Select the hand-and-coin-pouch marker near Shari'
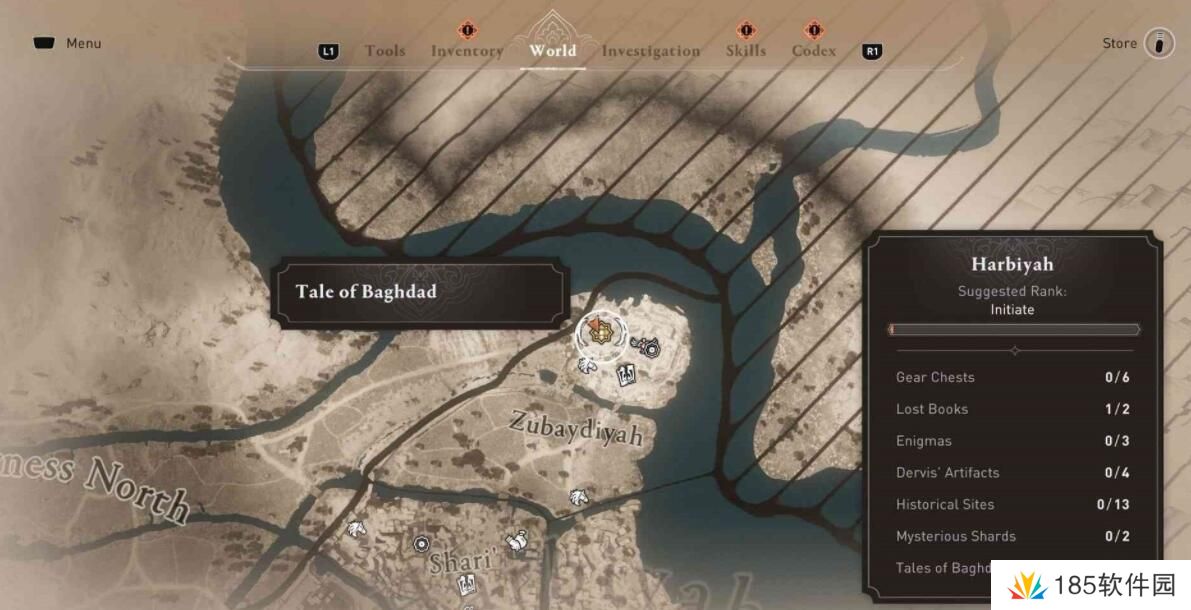The height and width of the screenshot is (610, 1191). (516, 541)
